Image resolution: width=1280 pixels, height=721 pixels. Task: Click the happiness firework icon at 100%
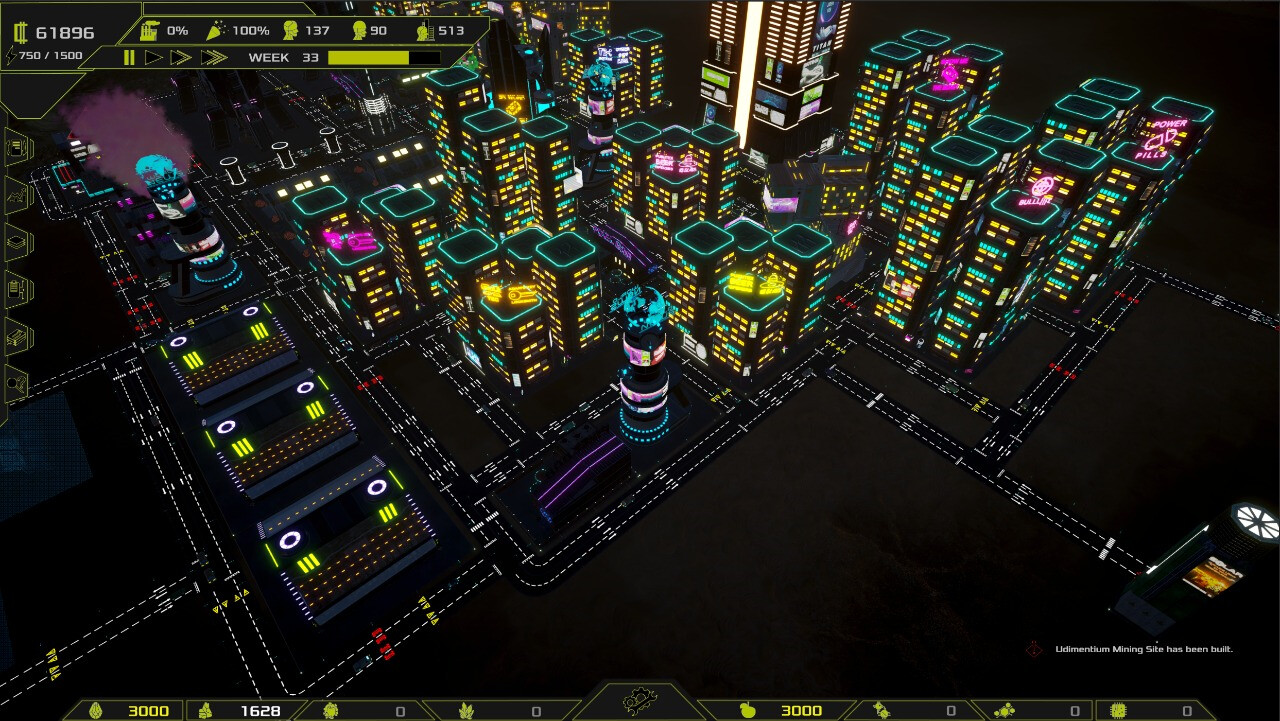[x=217, y=31]
